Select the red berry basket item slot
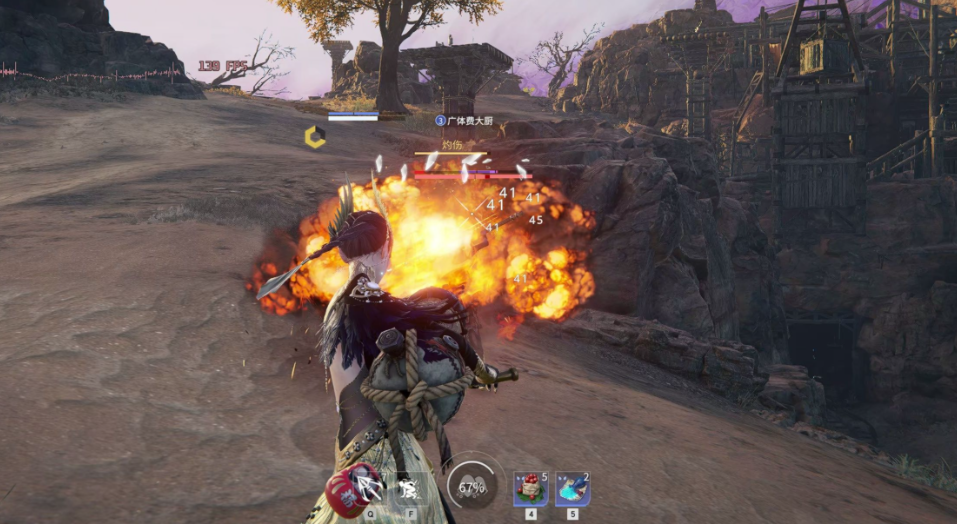957x524 pixels. pos(530,489)
